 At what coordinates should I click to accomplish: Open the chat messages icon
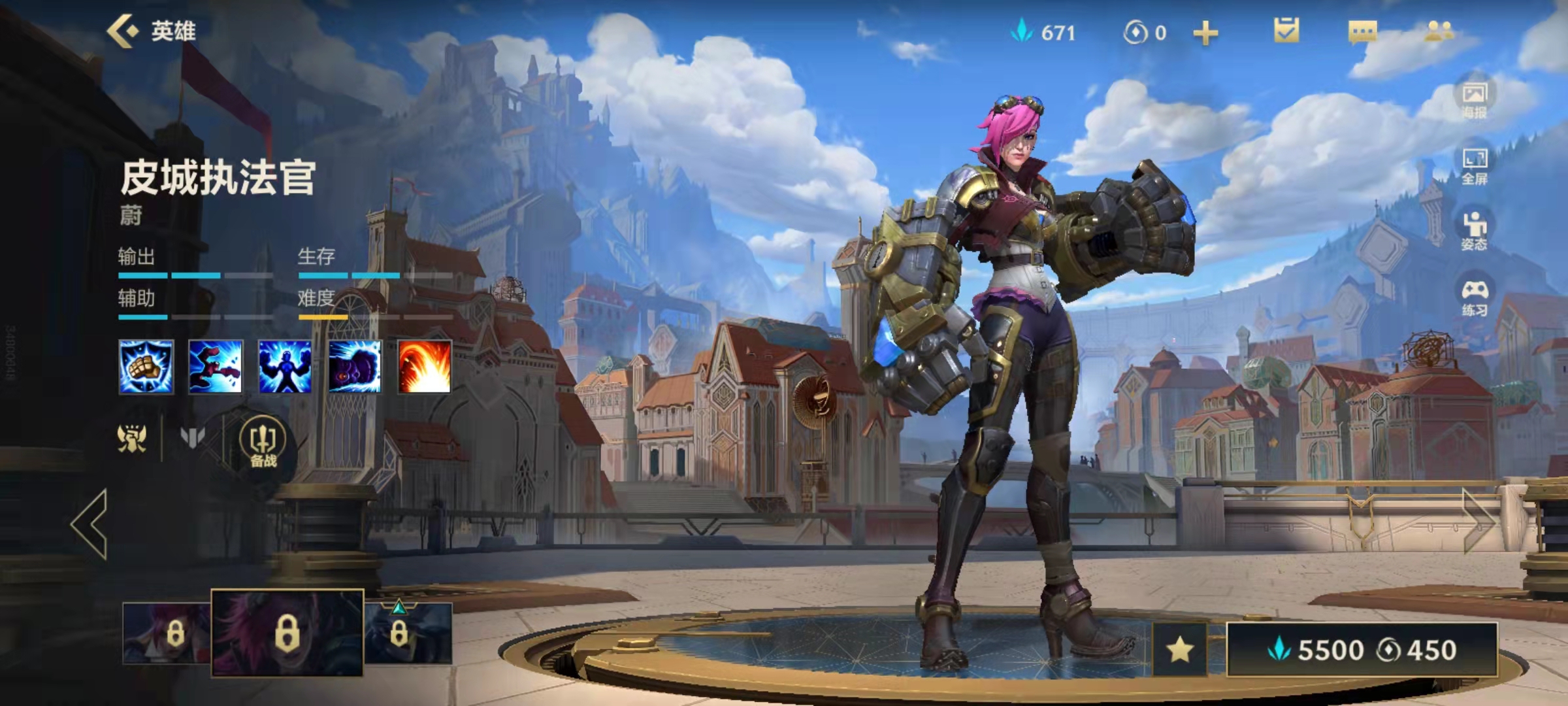click(x=1362, y=31)
